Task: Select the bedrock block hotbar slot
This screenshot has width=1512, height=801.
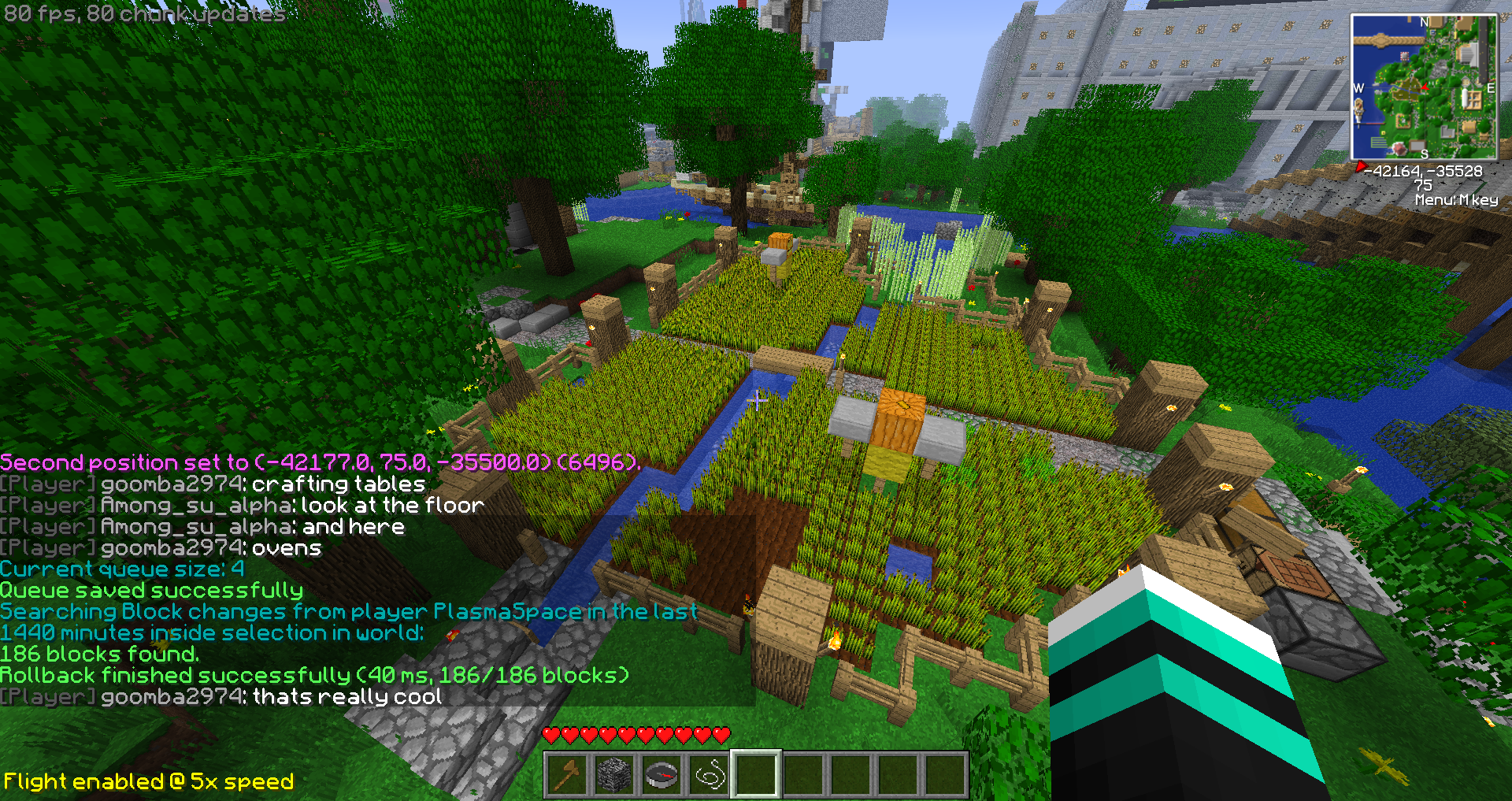Action: (614, 774)
